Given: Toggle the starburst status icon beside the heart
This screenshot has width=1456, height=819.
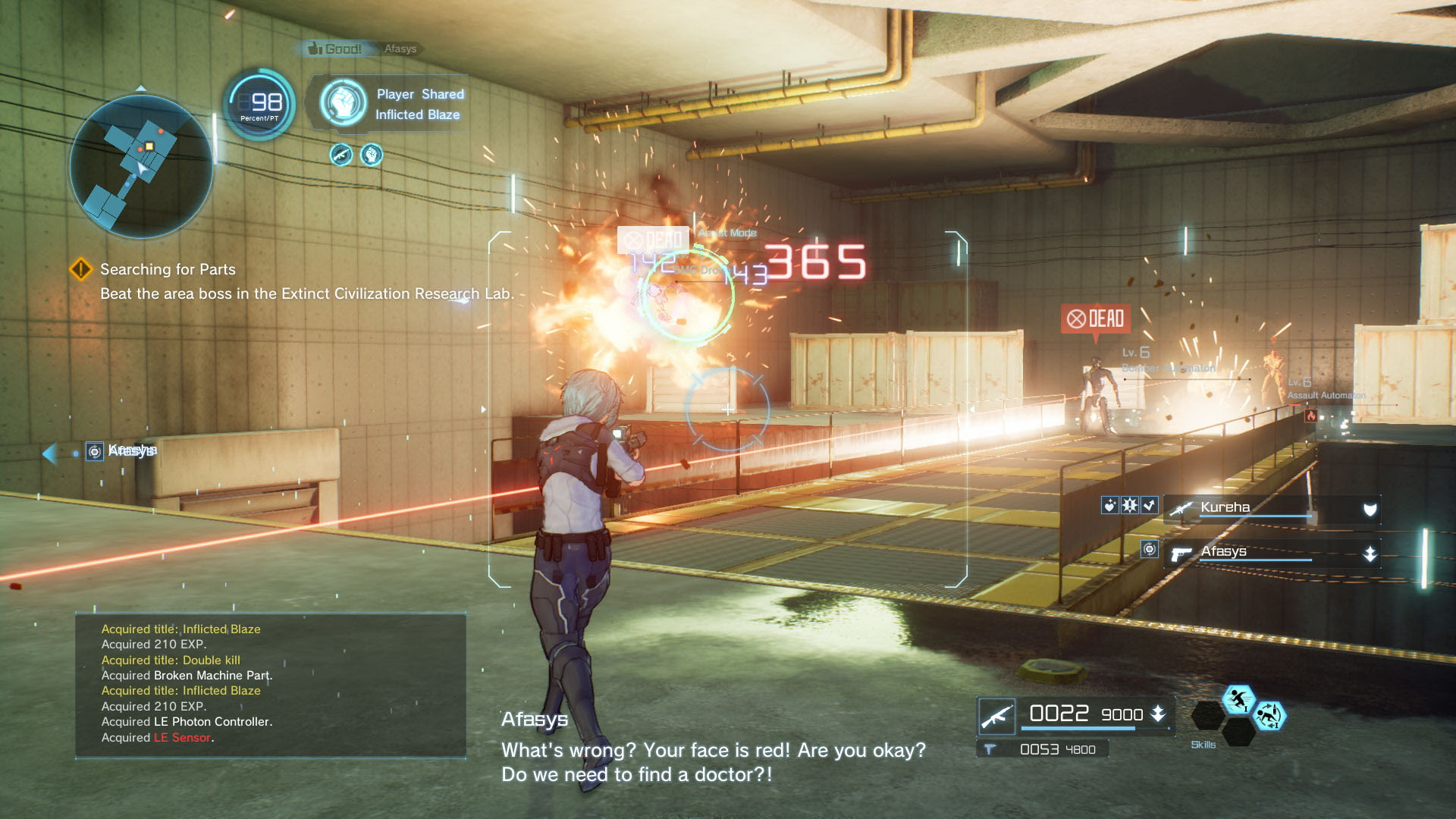Looking at the screenshot, I should pyautogui.click(x=1129, y=507).
